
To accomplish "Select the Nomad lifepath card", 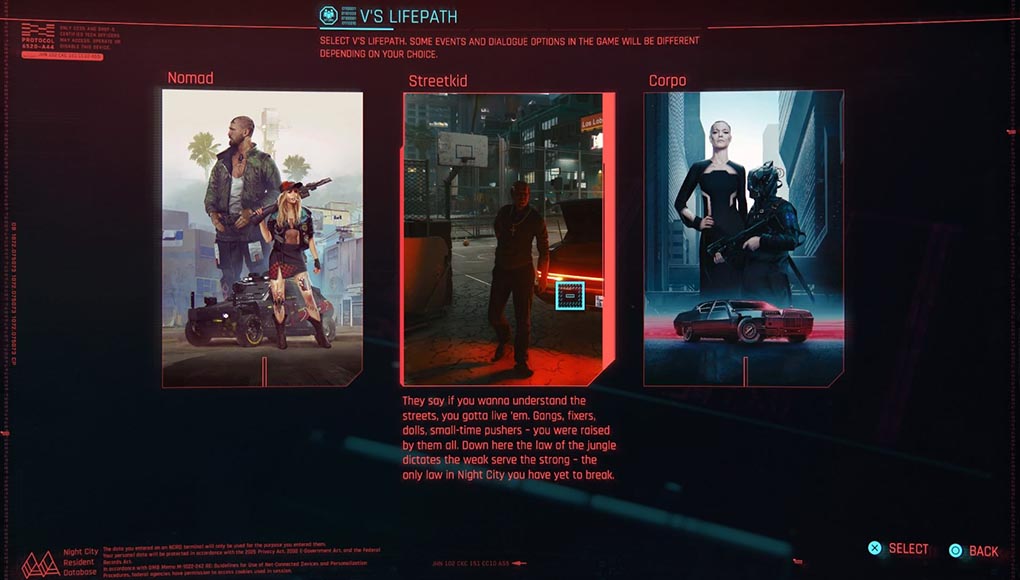I will coord(262,238).
